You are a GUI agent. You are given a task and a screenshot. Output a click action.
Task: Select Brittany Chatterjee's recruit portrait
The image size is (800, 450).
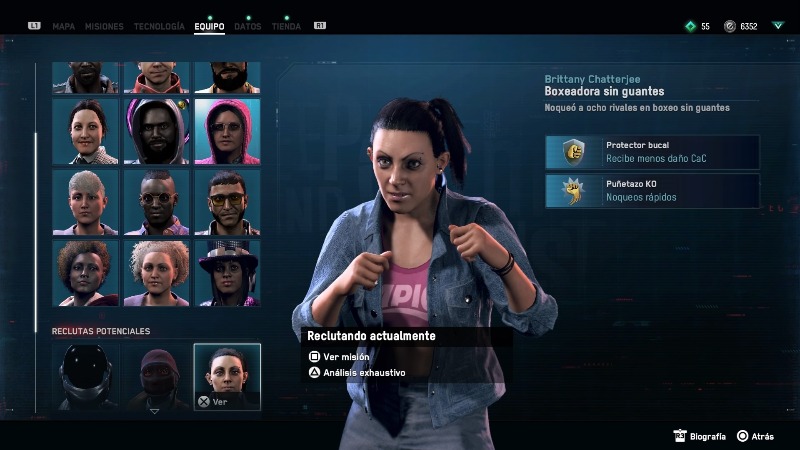pos(227,376)
